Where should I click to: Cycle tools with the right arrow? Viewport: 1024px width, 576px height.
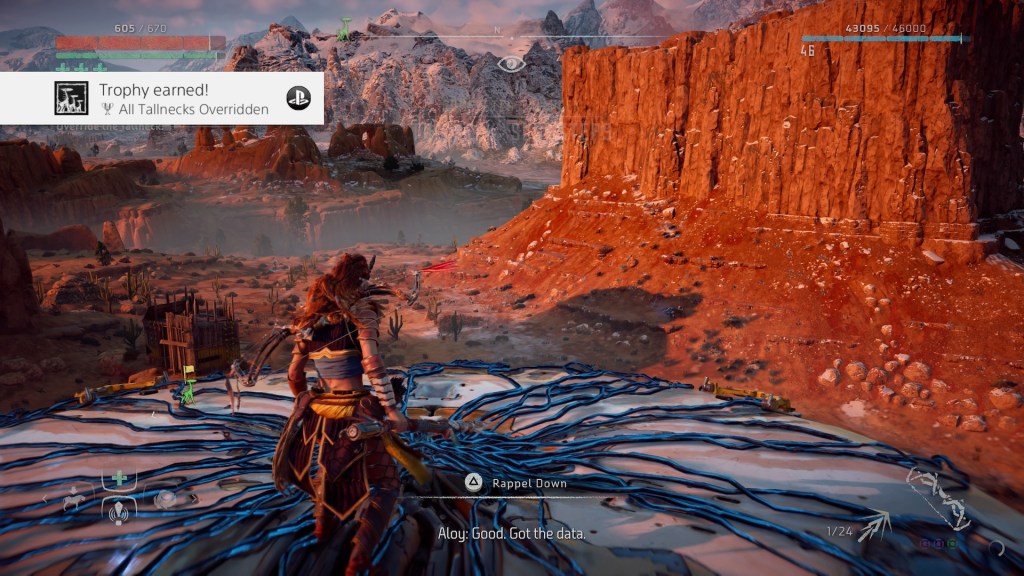point(195,498)
